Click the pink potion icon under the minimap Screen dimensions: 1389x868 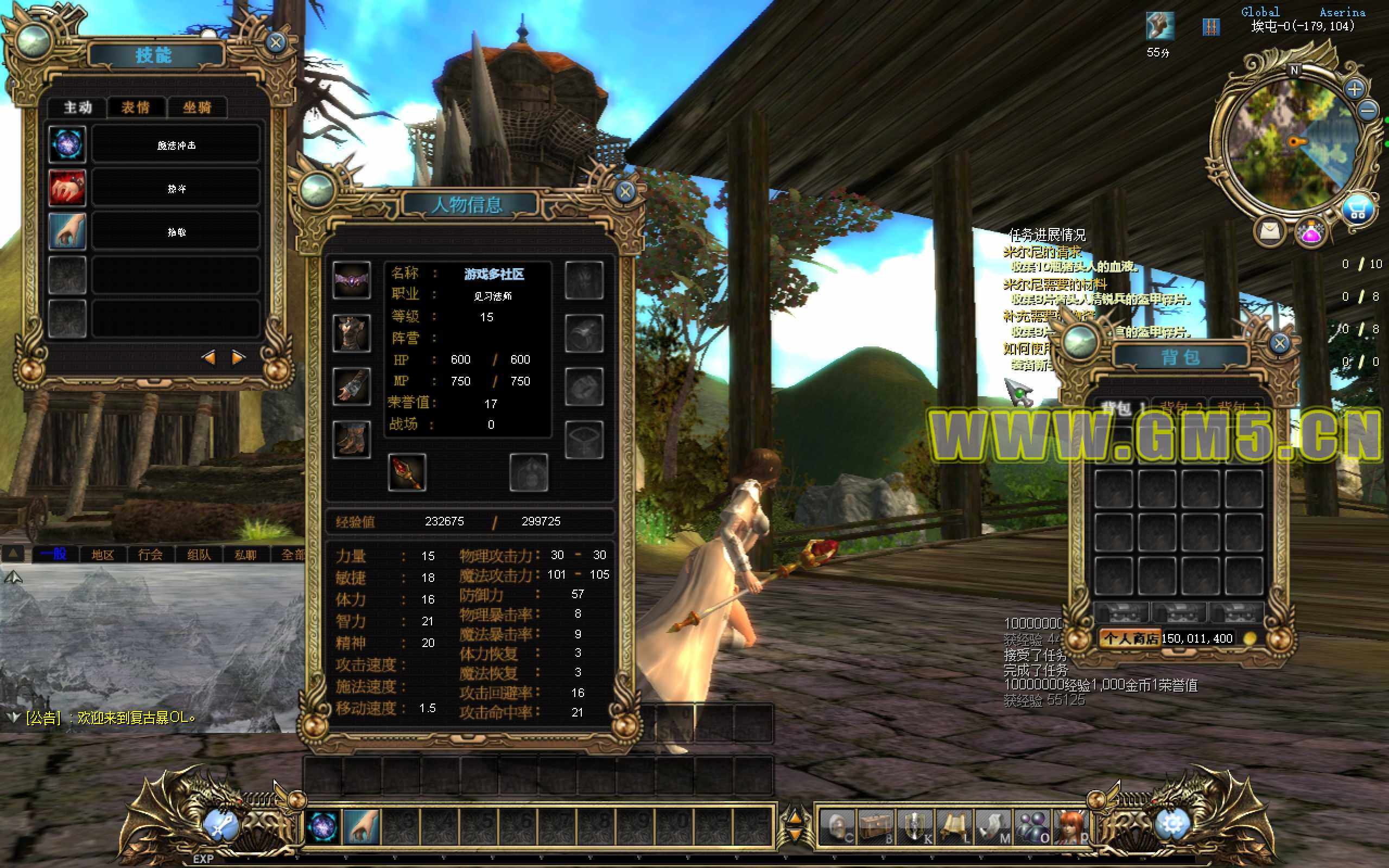click(x=1310, y=232)
